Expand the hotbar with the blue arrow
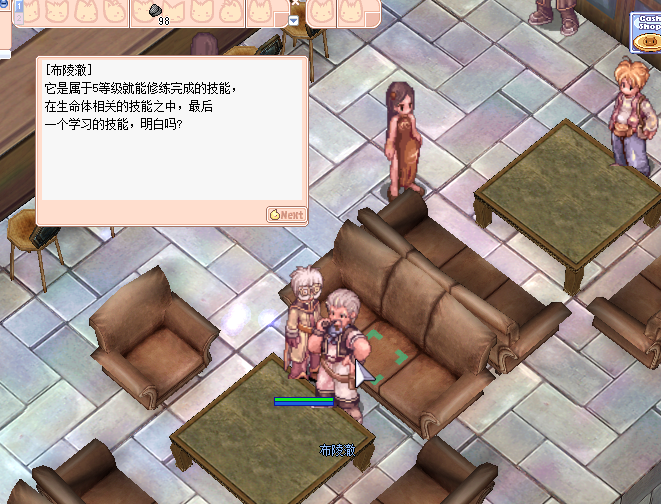 [x=294, y=20]
